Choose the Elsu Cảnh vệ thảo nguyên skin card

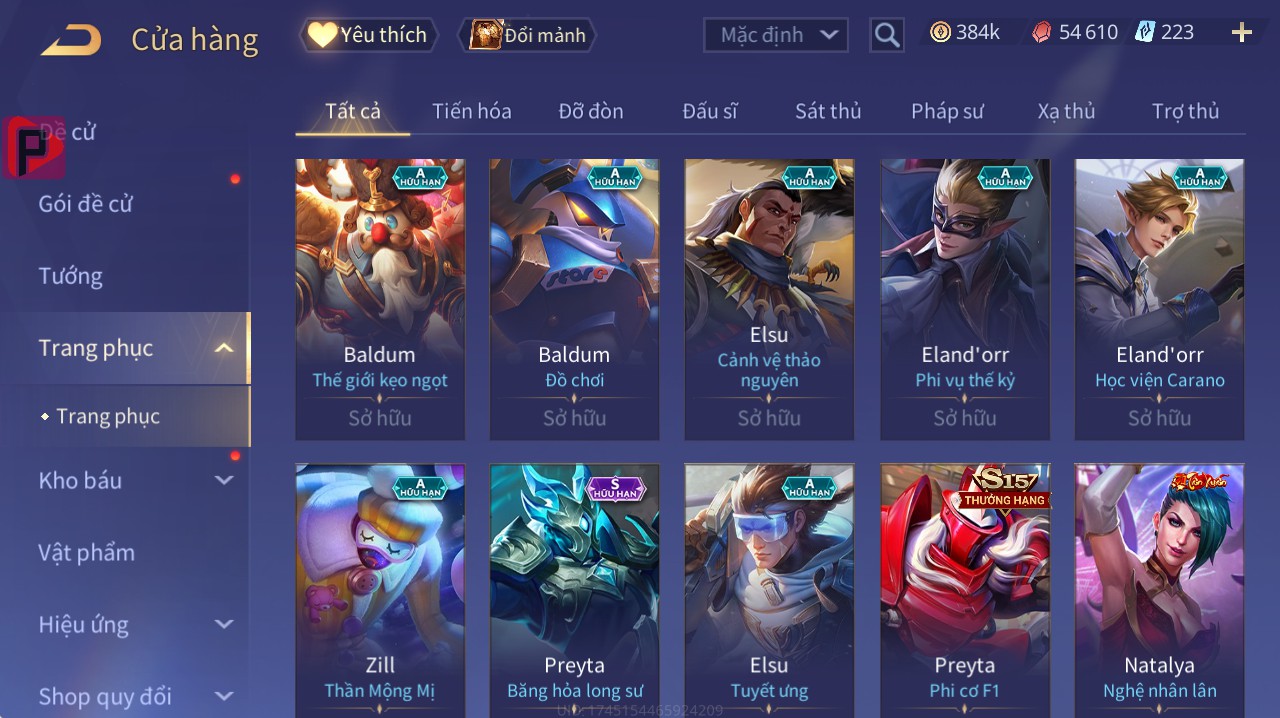coord(769,298)
